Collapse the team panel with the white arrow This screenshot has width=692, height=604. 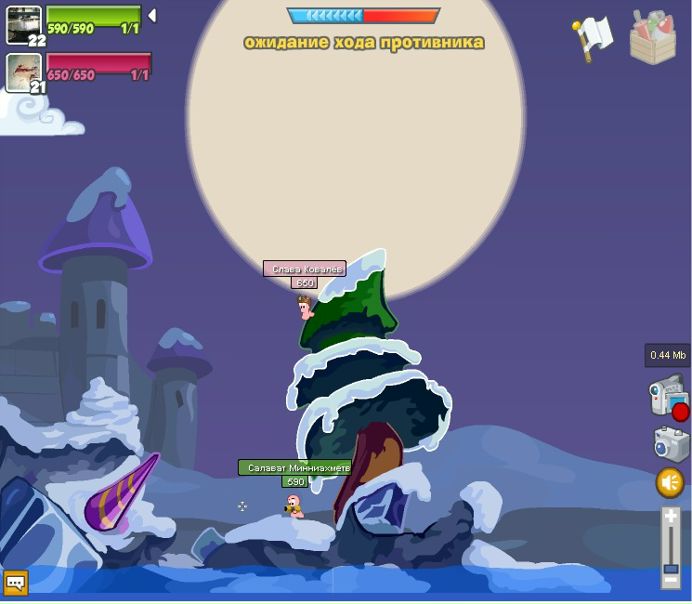click(152, 16)
